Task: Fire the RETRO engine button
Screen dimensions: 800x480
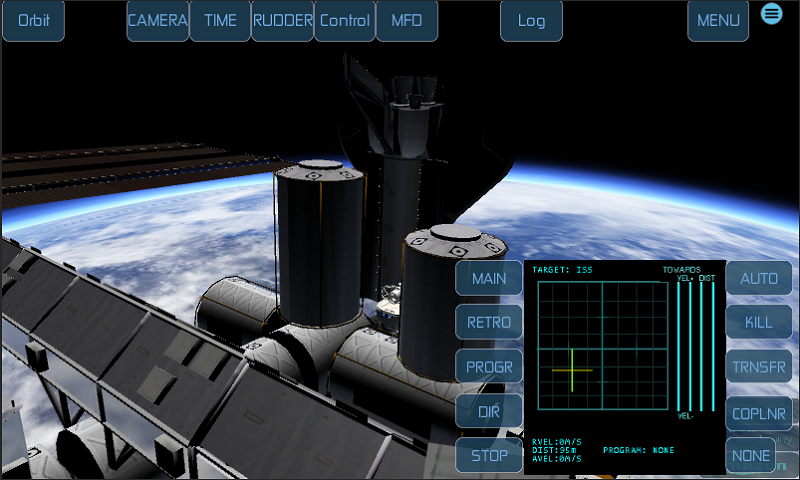Action: pos(489,322)
